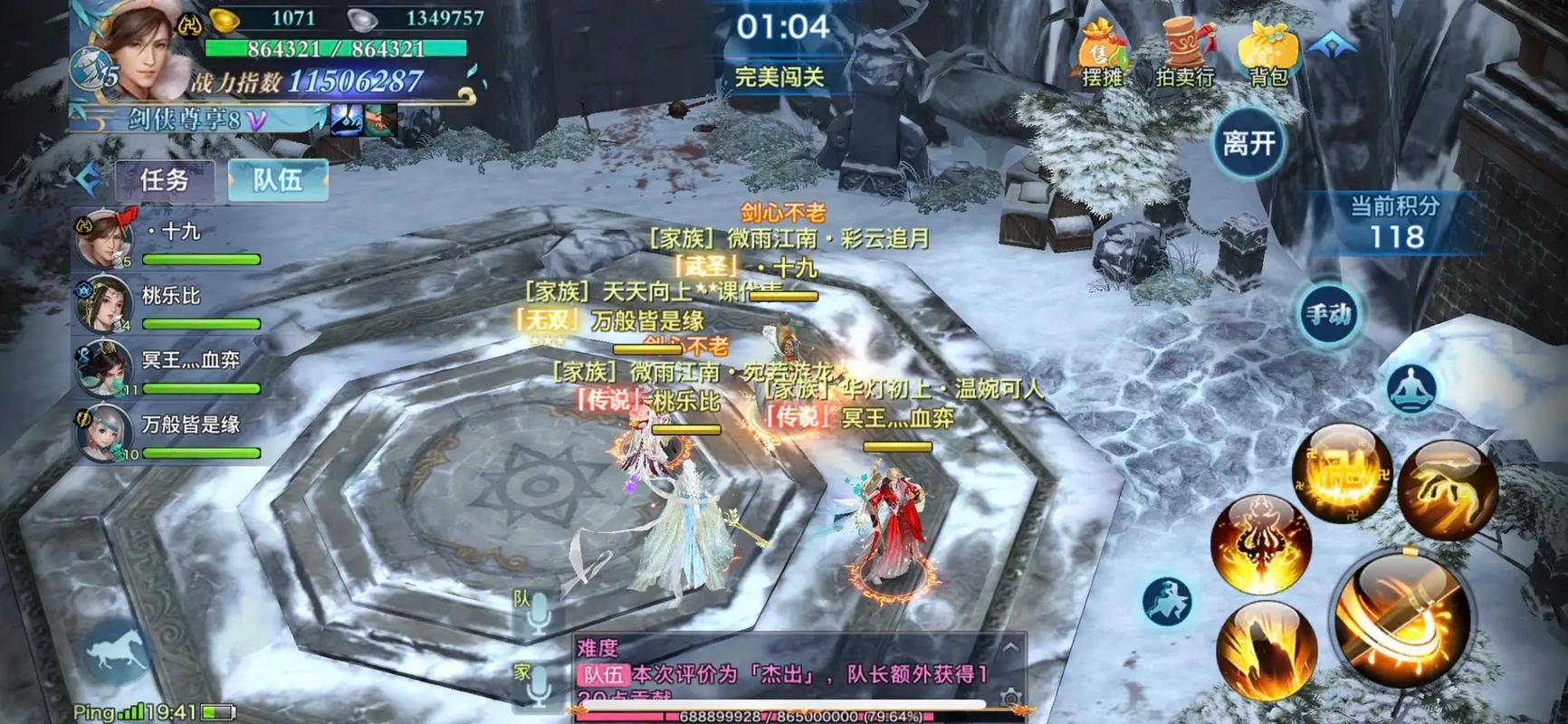Expand the chat panel with the arrow
This screenshot has height=724, width=1568.
coord(1010,647)
